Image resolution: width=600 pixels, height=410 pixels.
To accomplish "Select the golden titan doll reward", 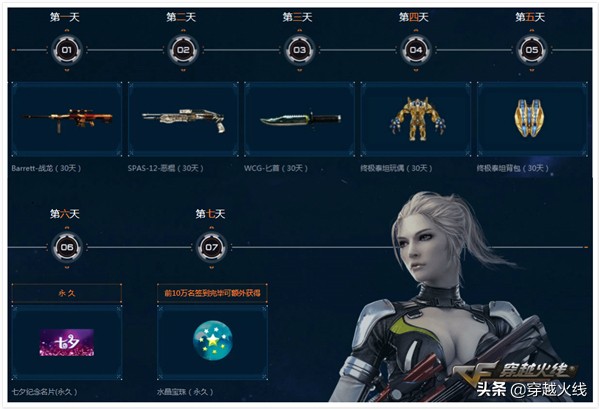I will 416,119.
